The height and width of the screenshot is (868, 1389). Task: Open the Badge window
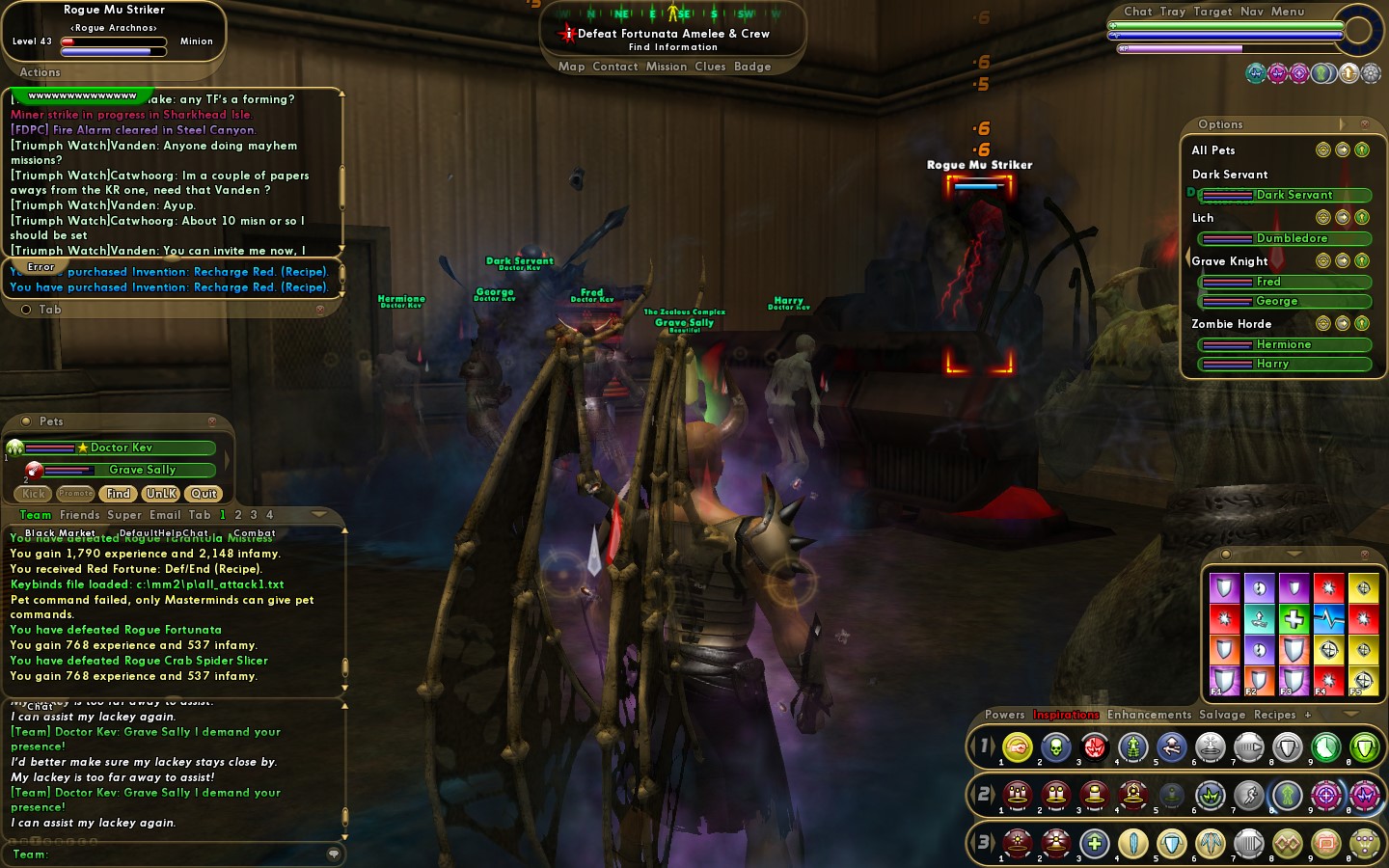[x=752, y=67]
